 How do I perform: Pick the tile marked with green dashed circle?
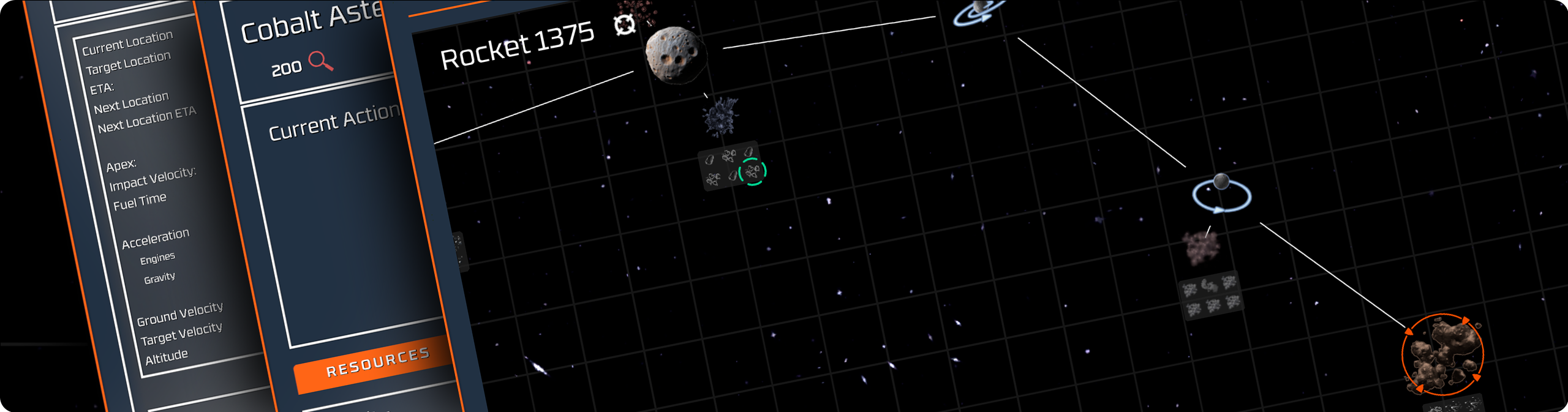[x=753, y=171]
